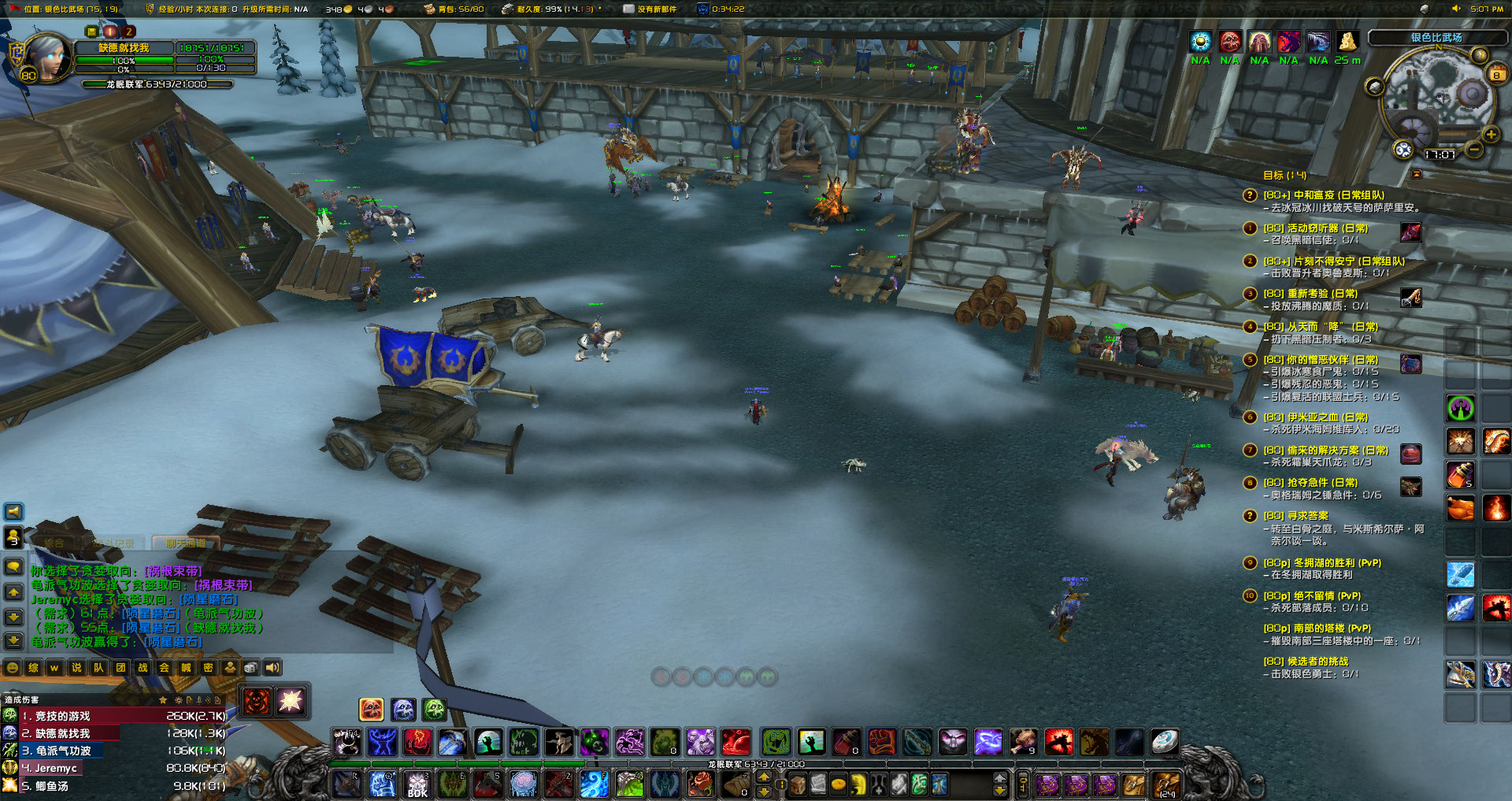Screen dimensions: 1512x801
Task: Open the calendar icon beside the minimap
Action: coord(1495,74)
